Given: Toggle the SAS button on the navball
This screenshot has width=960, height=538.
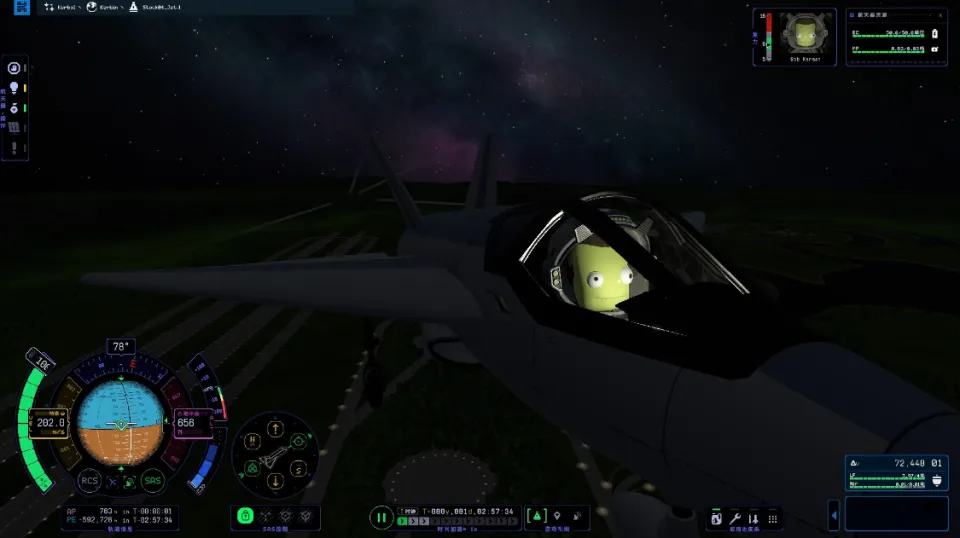Looking at the screenshot, I should 153,480.
